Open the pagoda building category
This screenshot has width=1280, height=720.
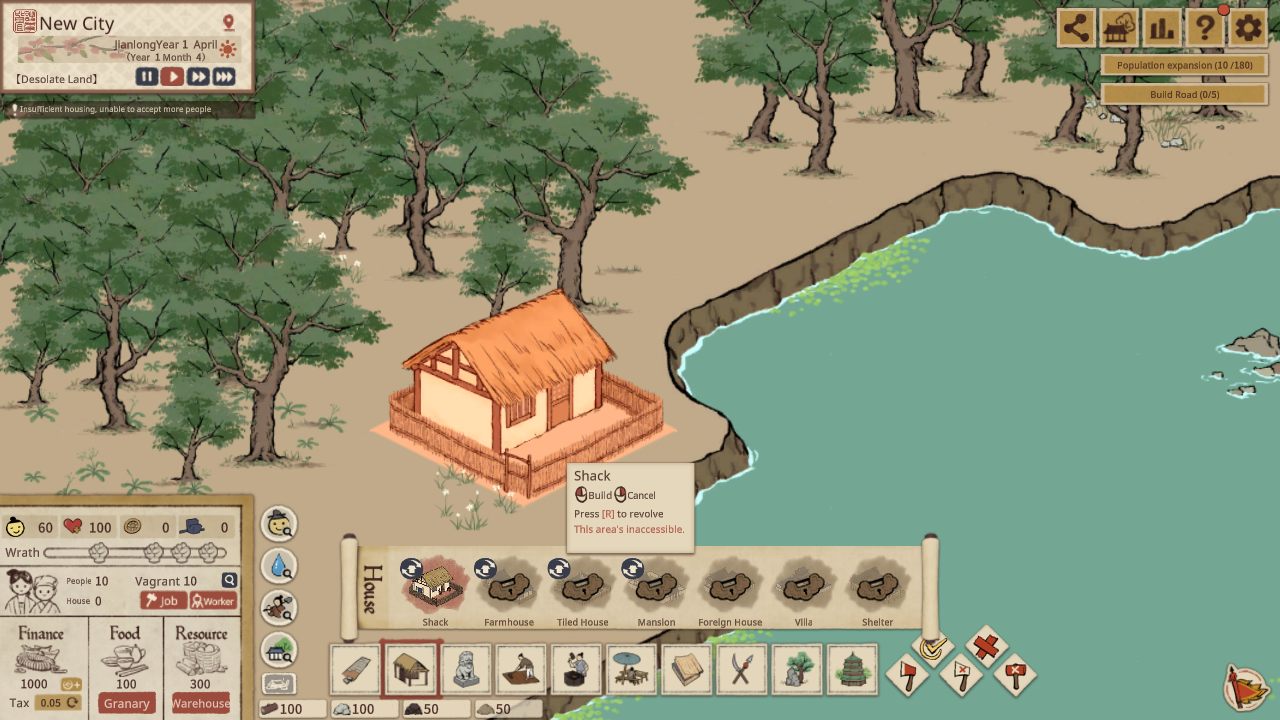[x=851, y=670]
